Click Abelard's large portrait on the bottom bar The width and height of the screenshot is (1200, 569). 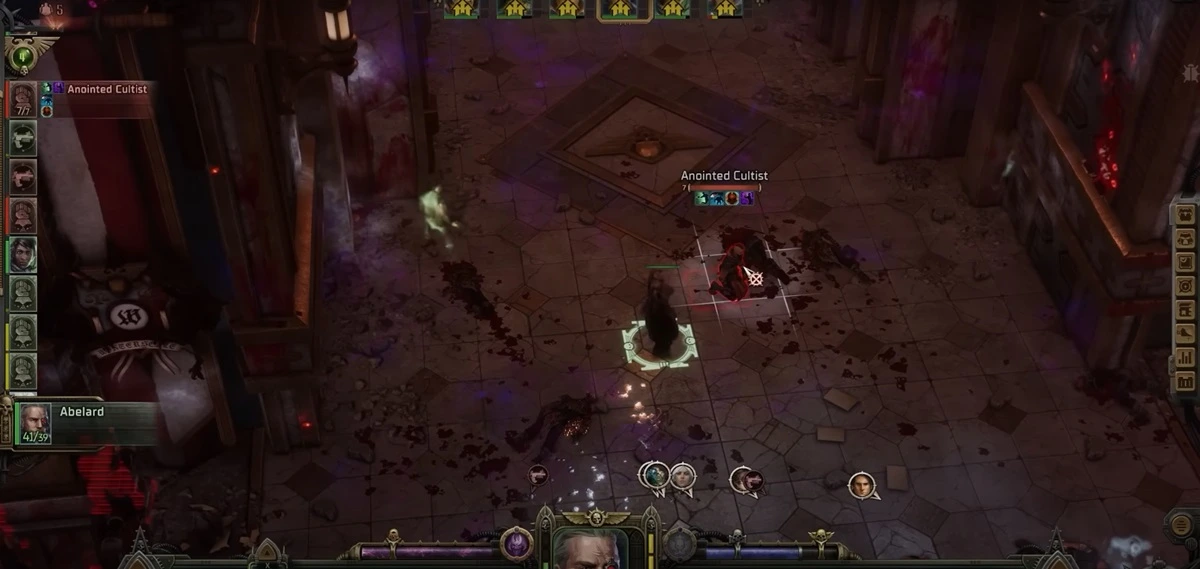[x=590, y=548]
